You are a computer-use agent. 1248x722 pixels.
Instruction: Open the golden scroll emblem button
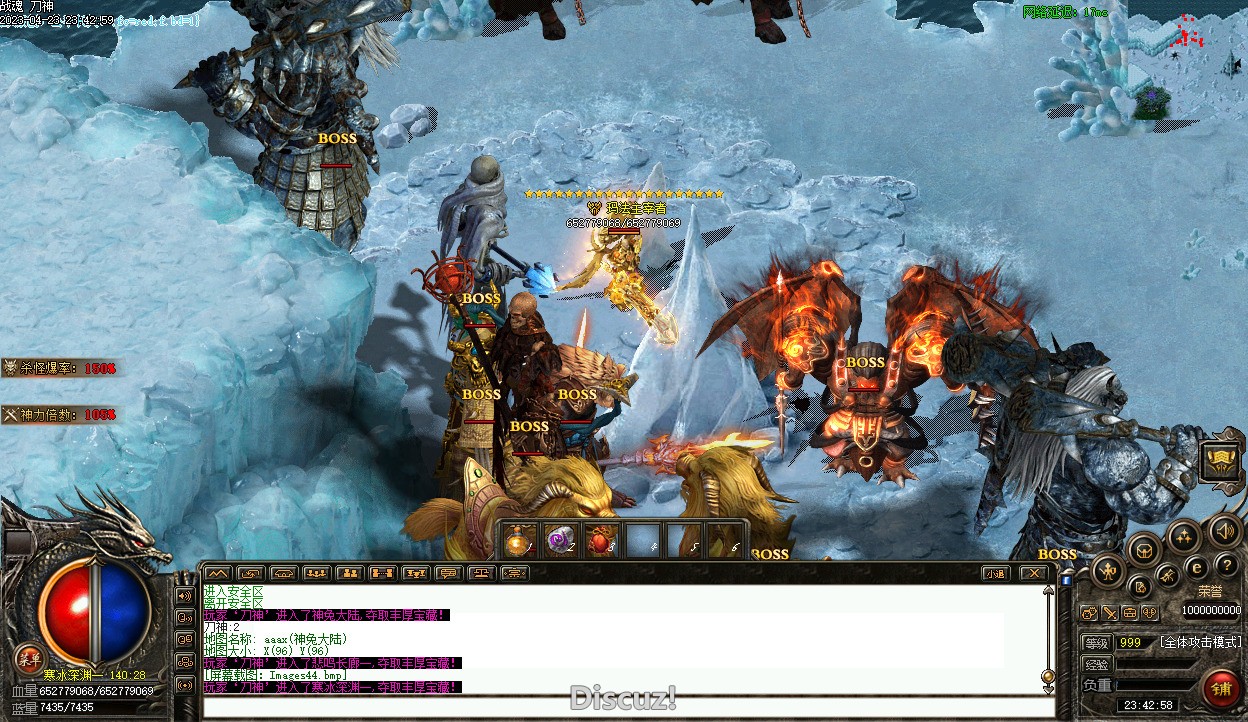pyautogui.click(x=1221, y=461)
